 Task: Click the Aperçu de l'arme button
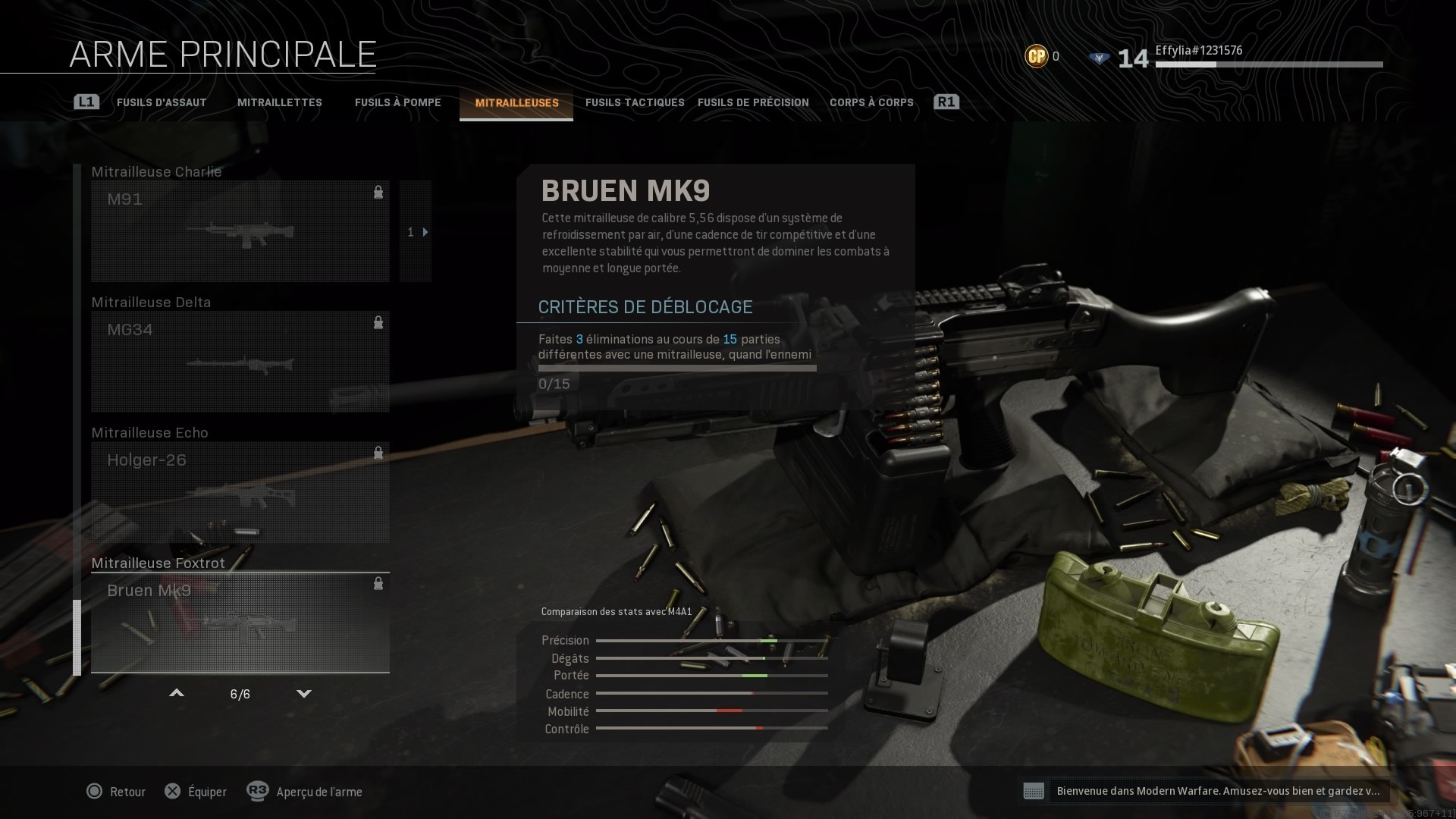click(318, 791)
